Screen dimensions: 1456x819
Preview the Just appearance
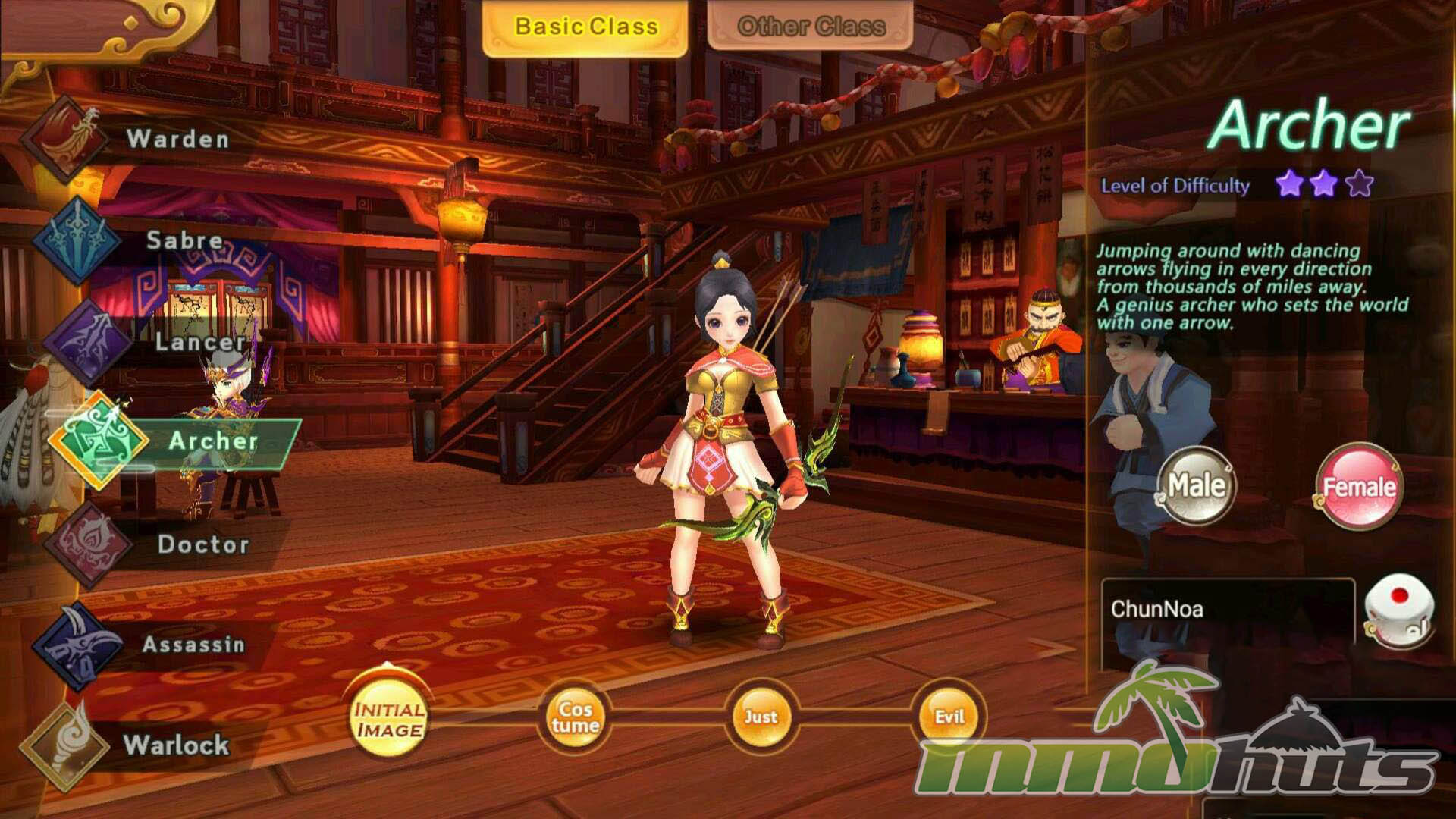click(x=760, y=717)
